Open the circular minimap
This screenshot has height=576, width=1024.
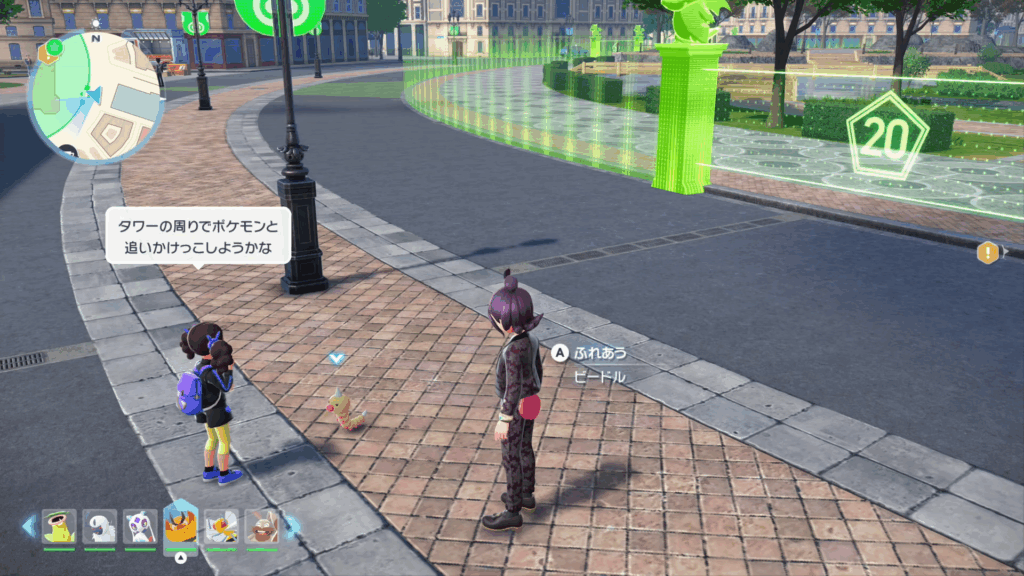click(96, 96)
